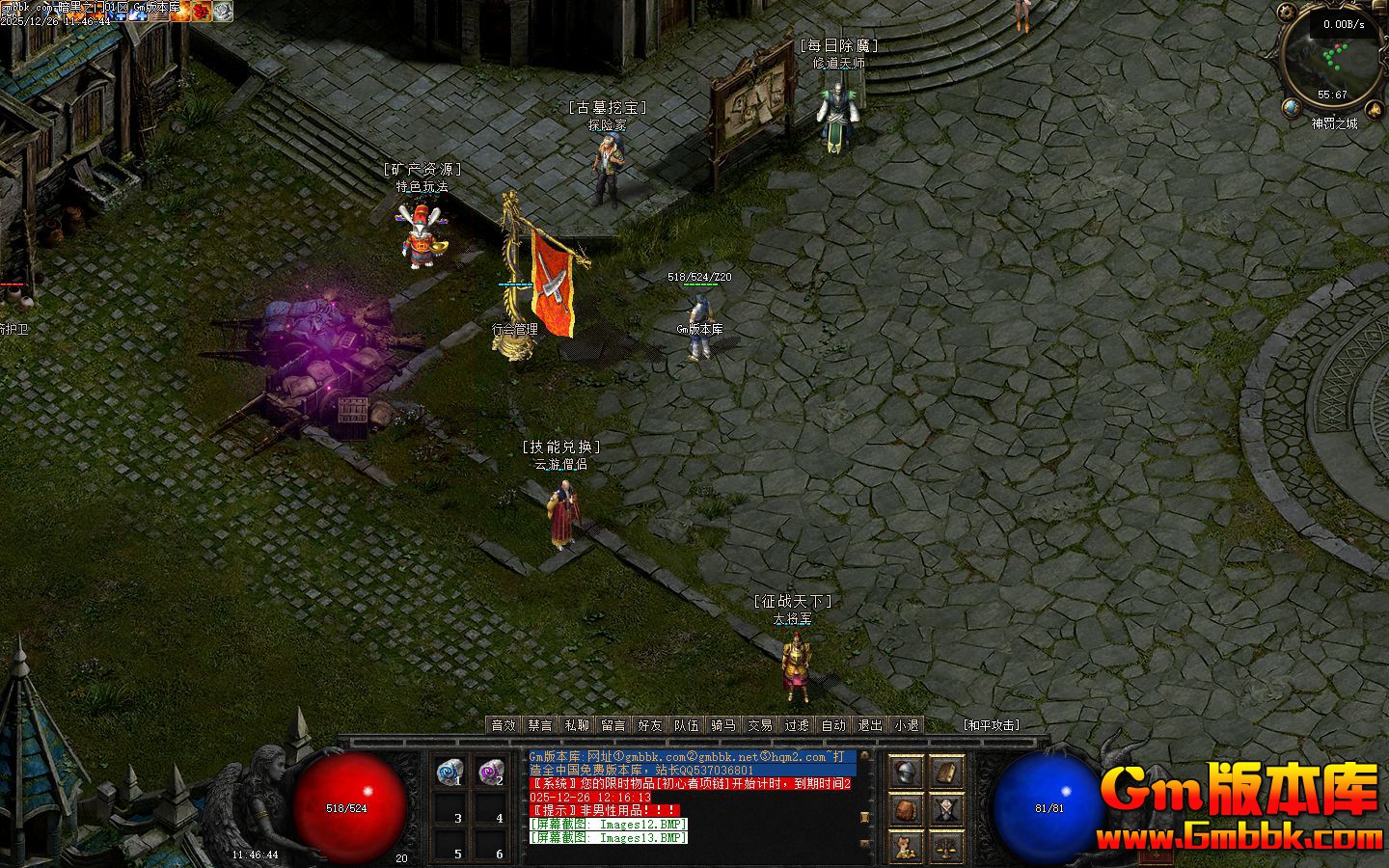
Task: Open the helmet equipment icon
Action: (906, 773)
